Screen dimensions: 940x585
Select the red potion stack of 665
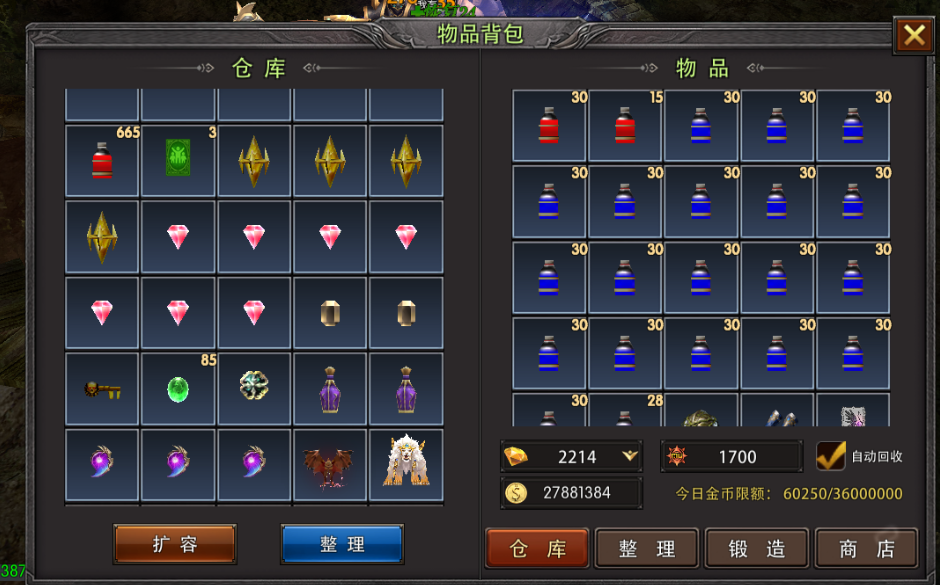click(102, 160)
